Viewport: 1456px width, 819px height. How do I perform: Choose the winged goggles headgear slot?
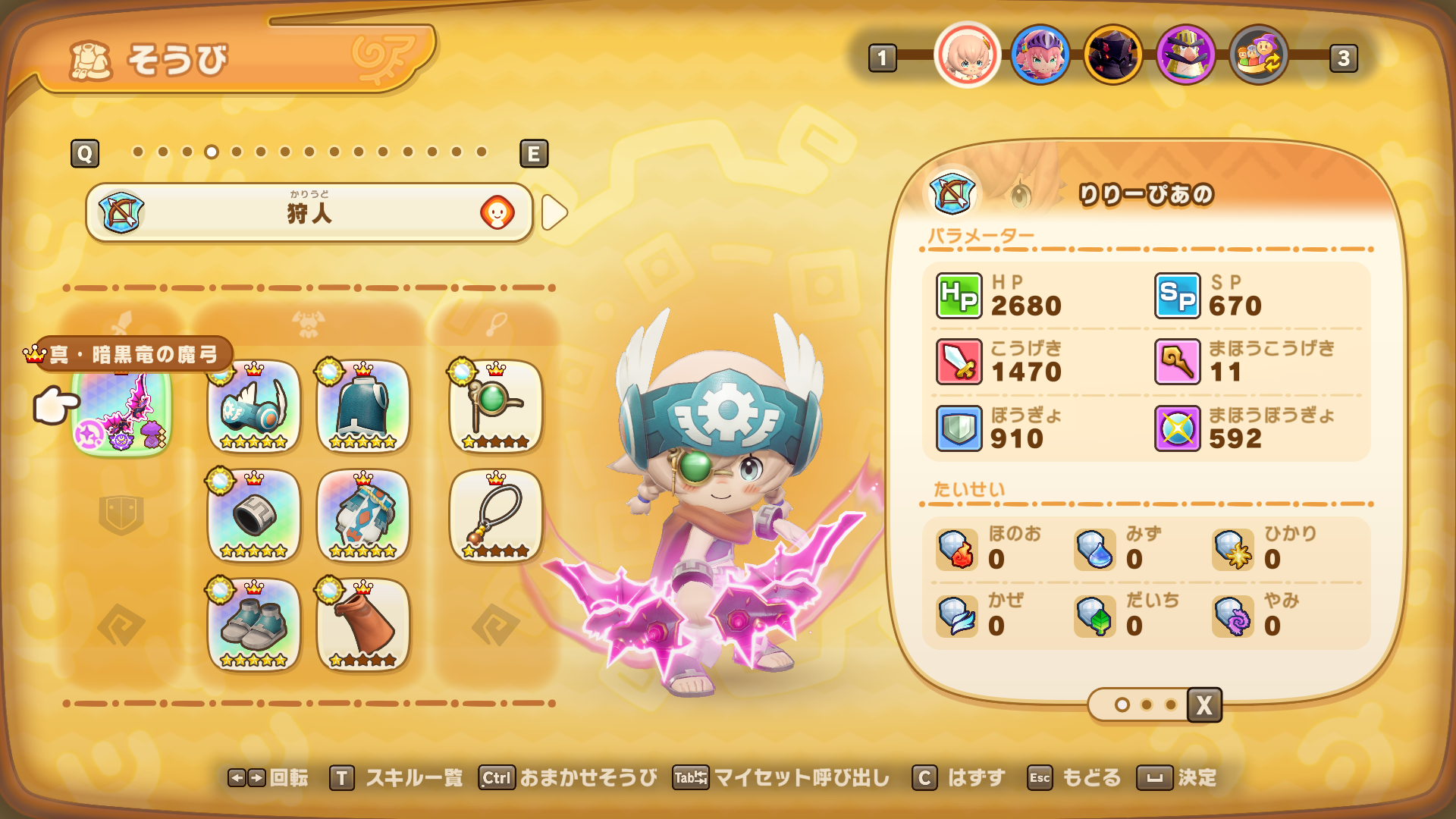pos(254,407)
